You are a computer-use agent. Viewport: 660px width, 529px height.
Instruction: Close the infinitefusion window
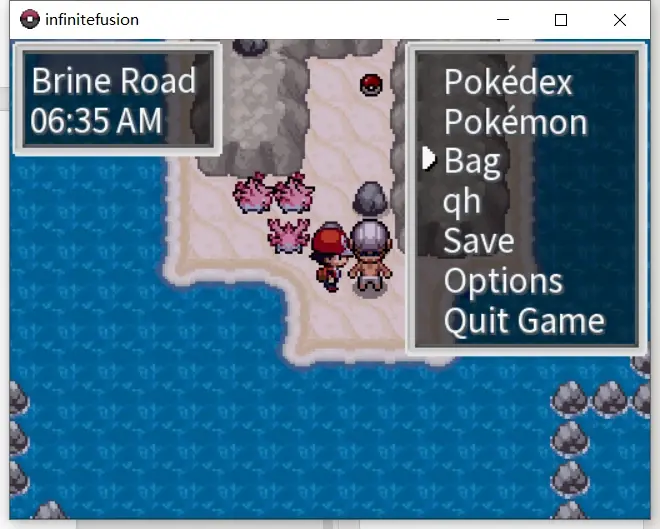(x=620, y=19)
